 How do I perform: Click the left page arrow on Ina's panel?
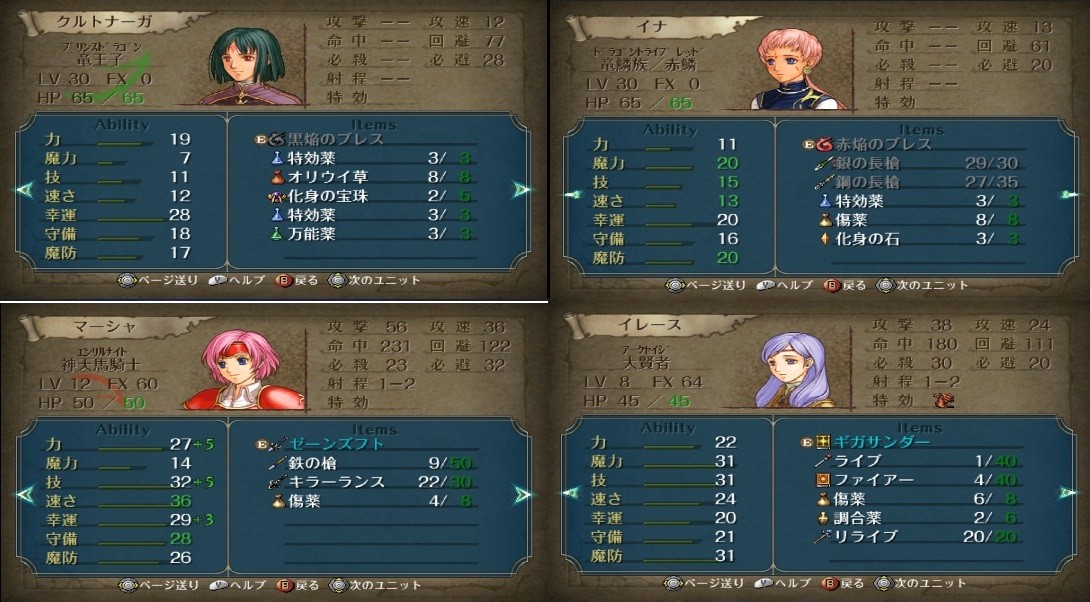pos(571,194)
